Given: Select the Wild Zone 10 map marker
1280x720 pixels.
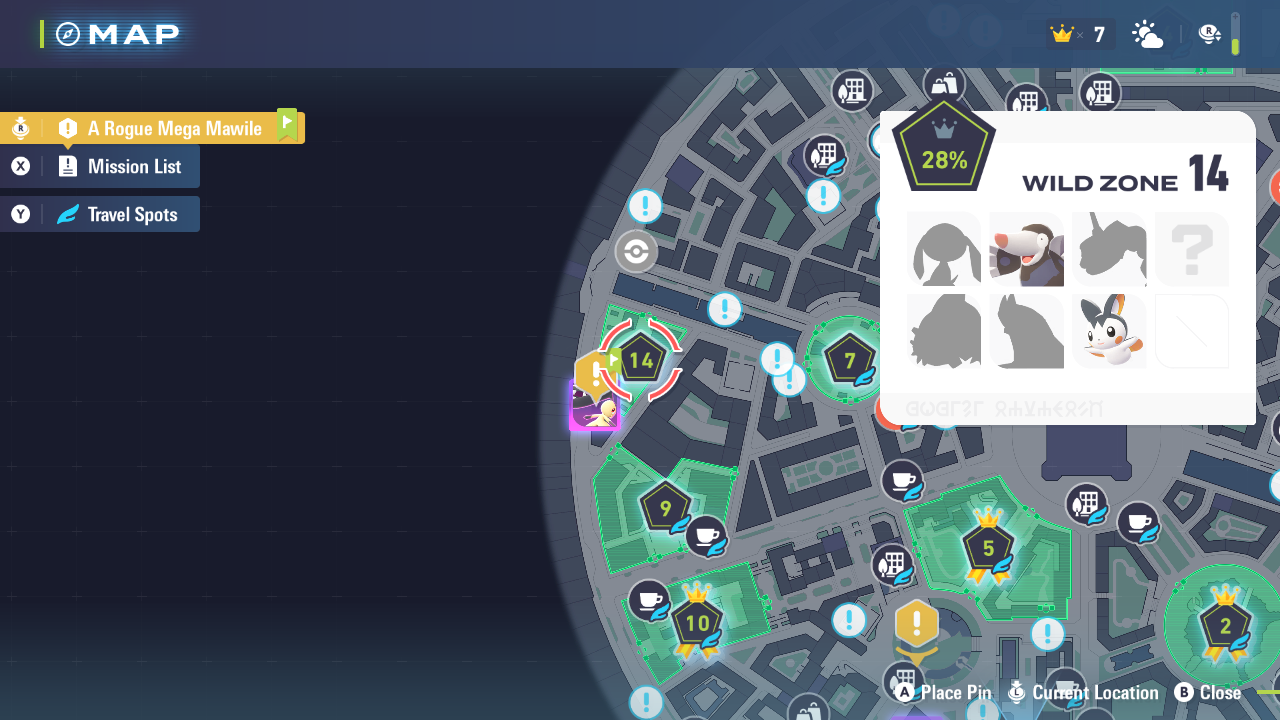Looking at the screenshot, I should [x=697, y=624].
